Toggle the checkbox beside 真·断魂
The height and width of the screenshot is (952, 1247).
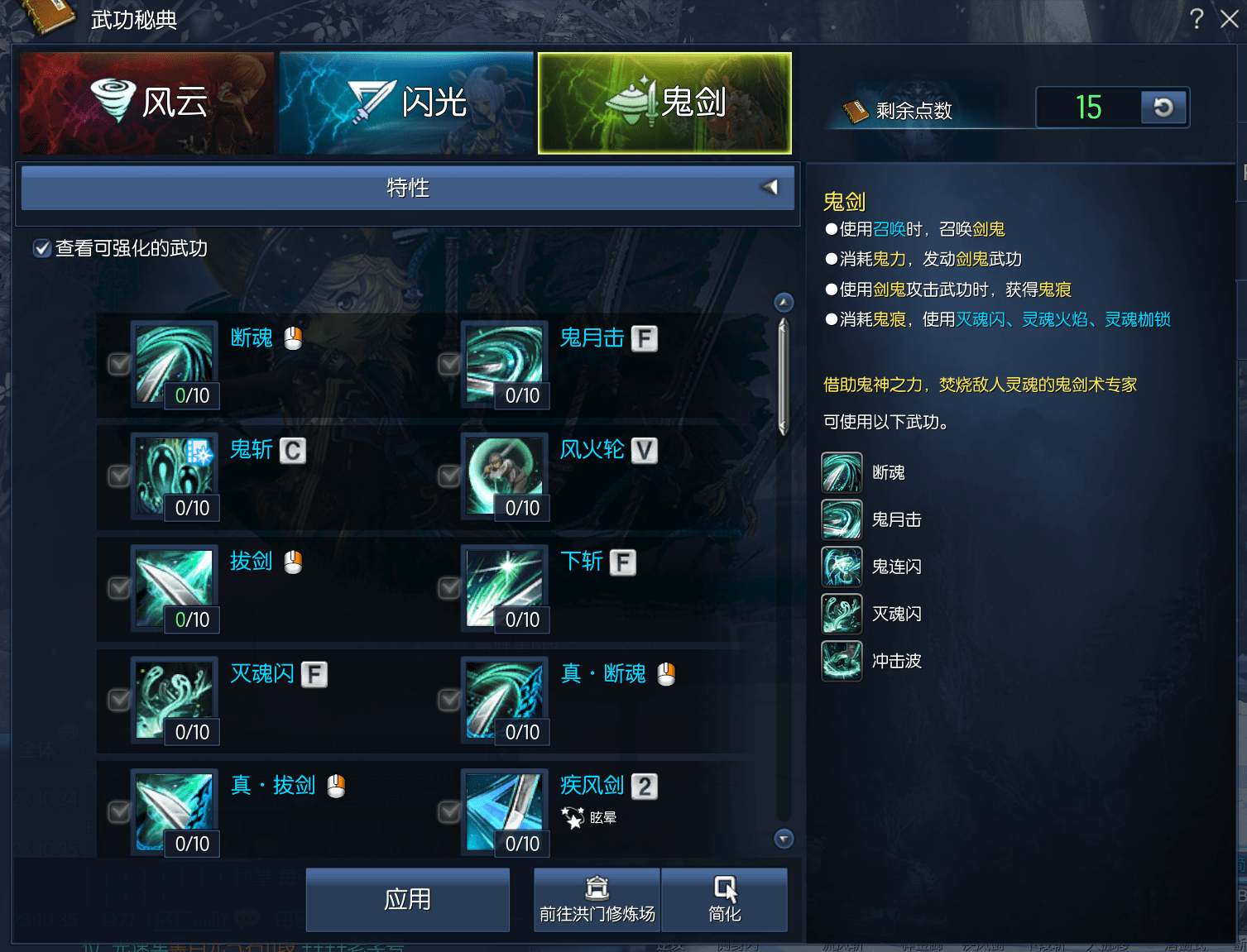(449, 700)
